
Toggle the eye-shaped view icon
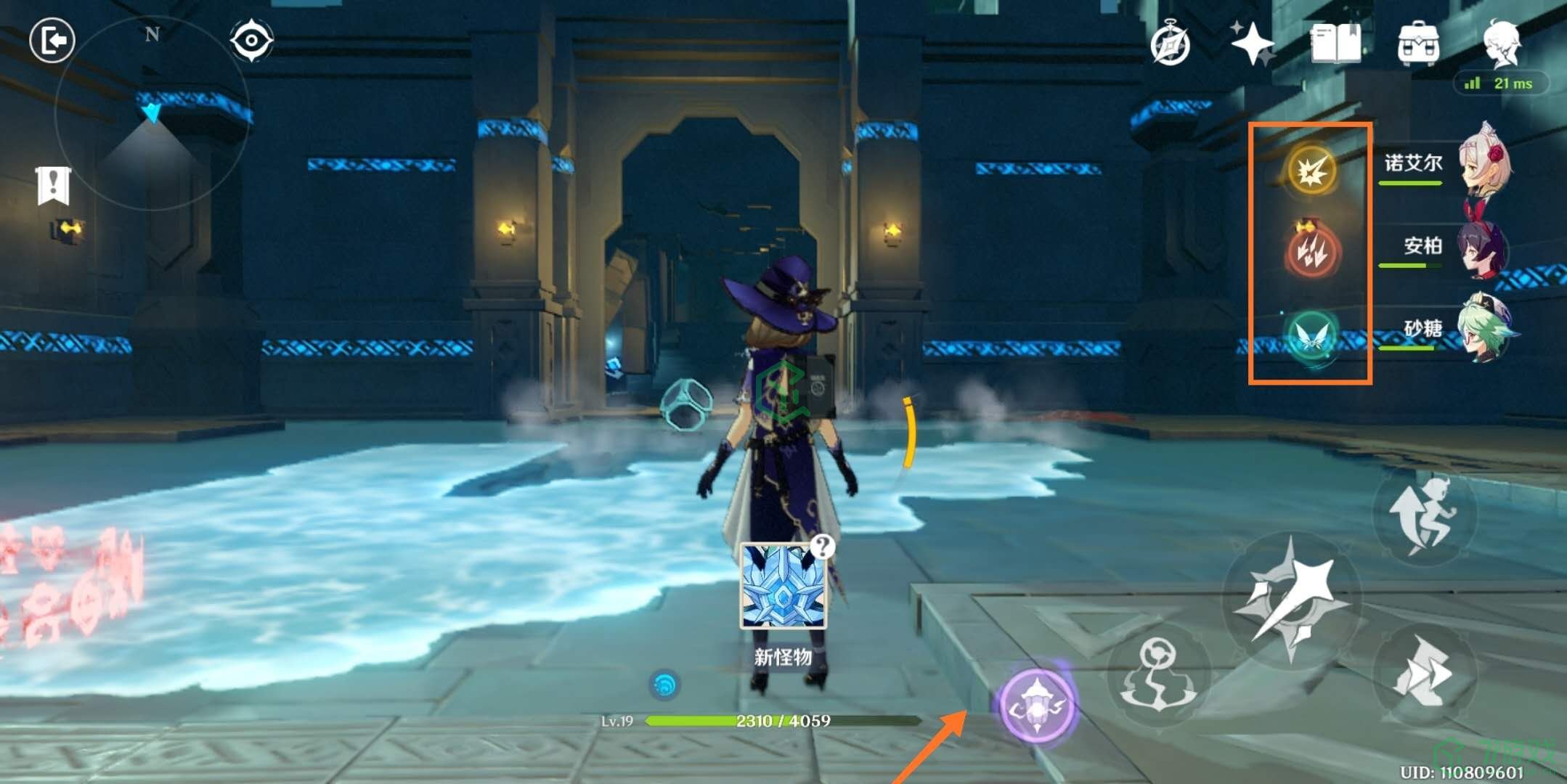[x=251, y=40]
